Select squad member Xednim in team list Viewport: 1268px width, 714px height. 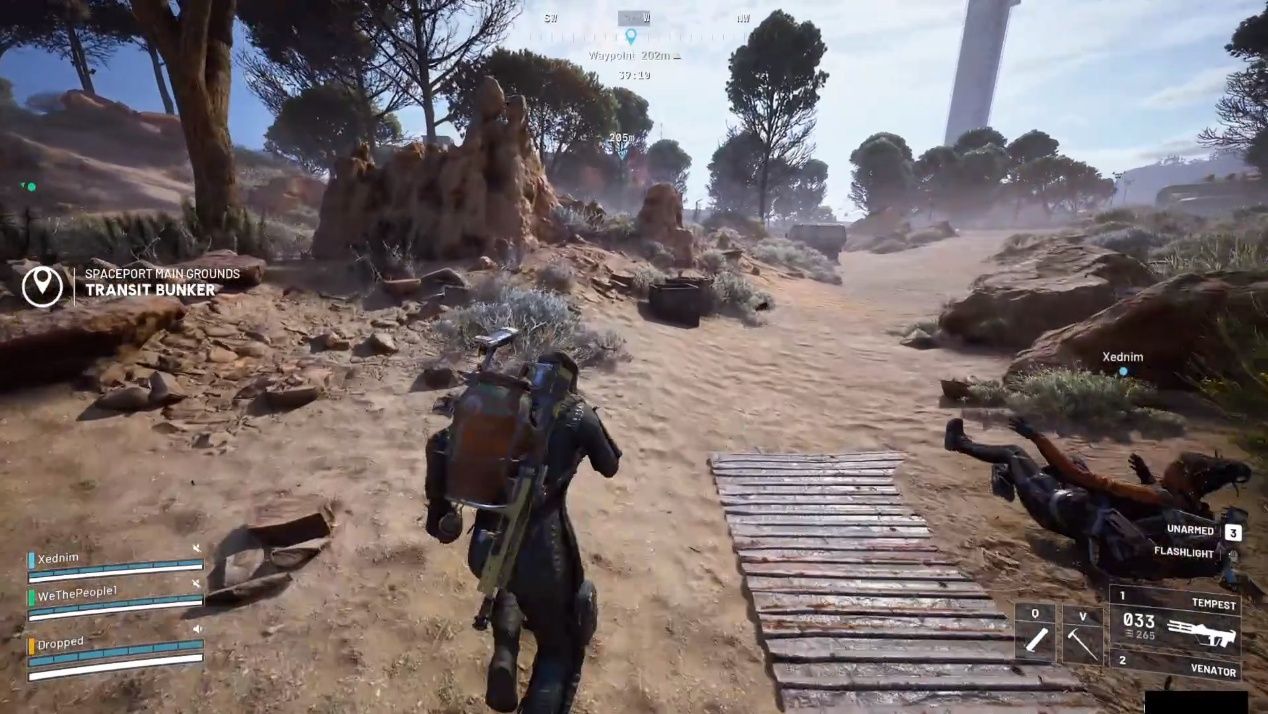click(58, 559)
